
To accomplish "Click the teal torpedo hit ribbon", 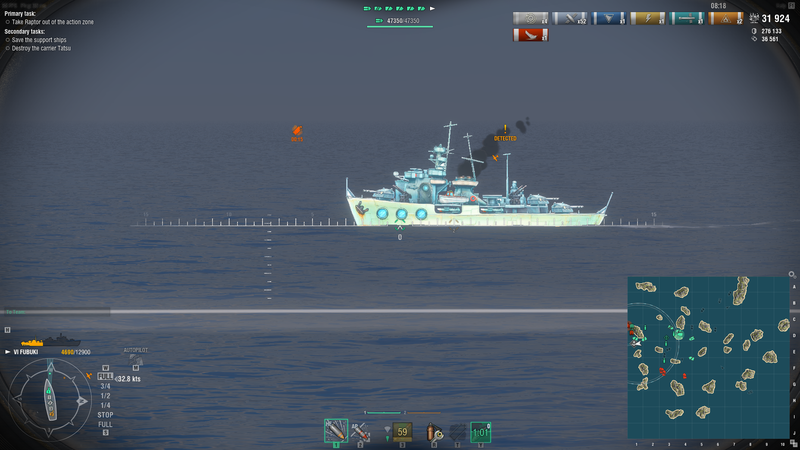I will [687, 18].
